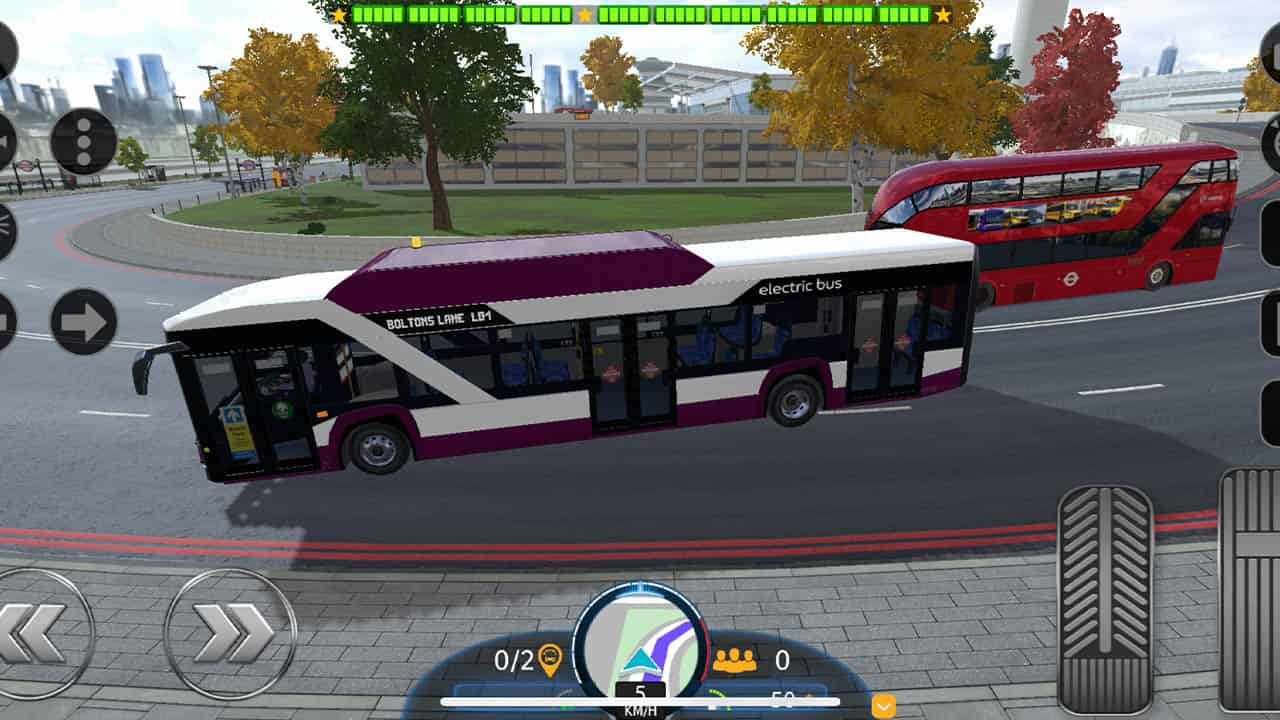This screenshot has width=1280, height=720.
Task: Tap the passenger count icon
Action: [736, 660]
